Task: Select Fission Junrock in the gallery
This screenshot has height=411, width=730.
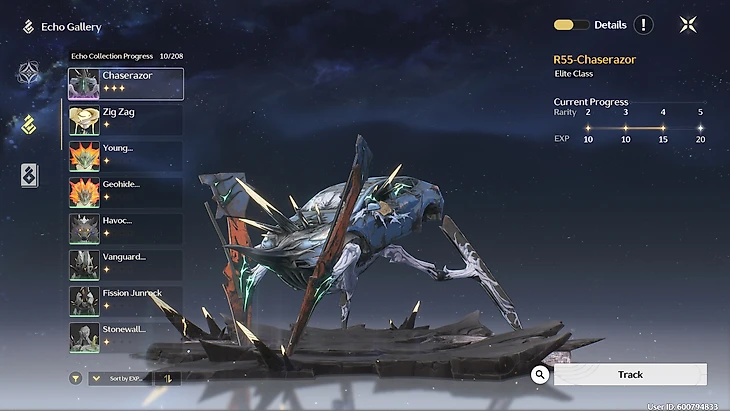Action: click(125, 300)
